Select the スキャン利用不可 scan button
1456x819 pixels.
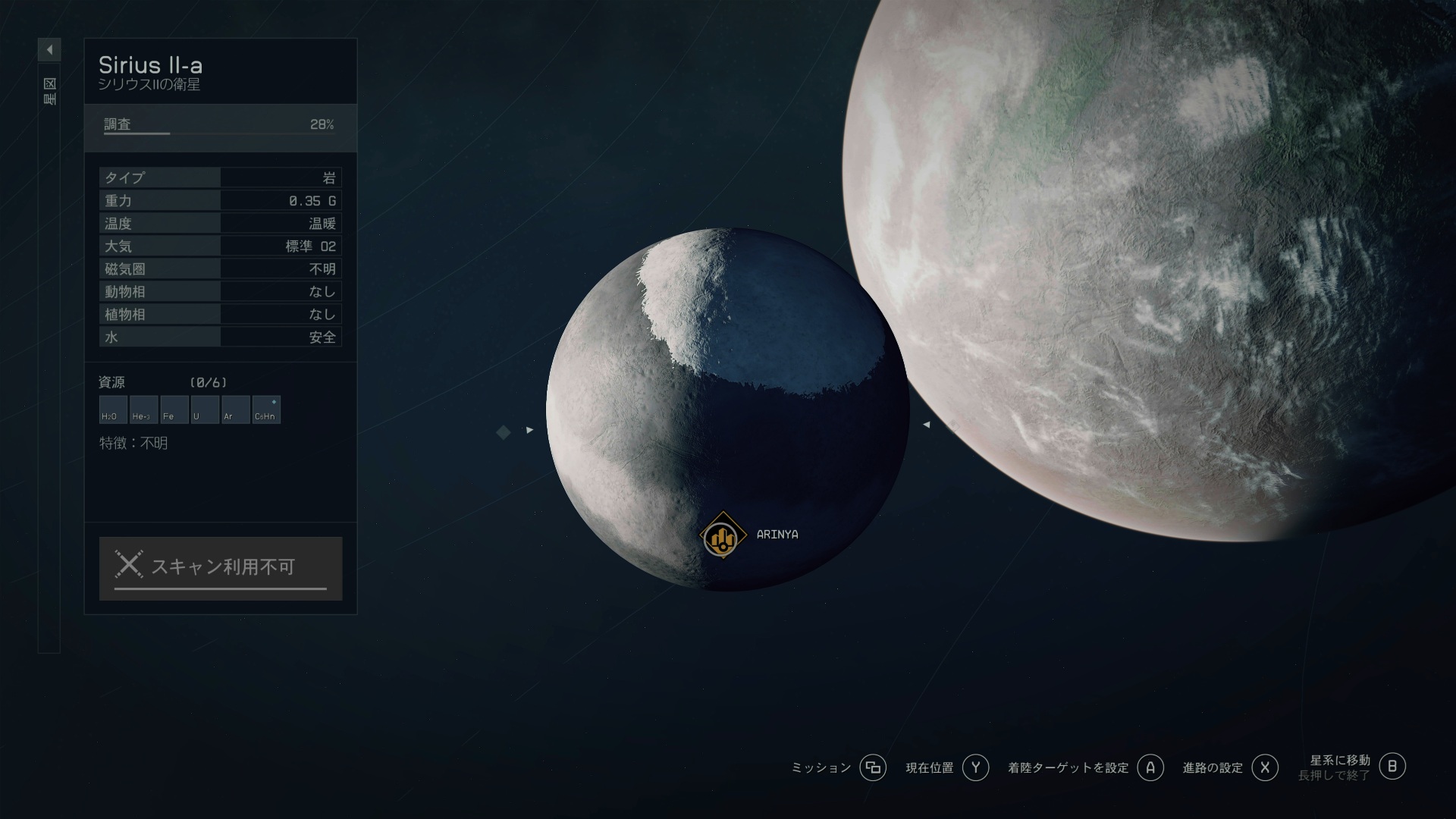tap(221, 568)
